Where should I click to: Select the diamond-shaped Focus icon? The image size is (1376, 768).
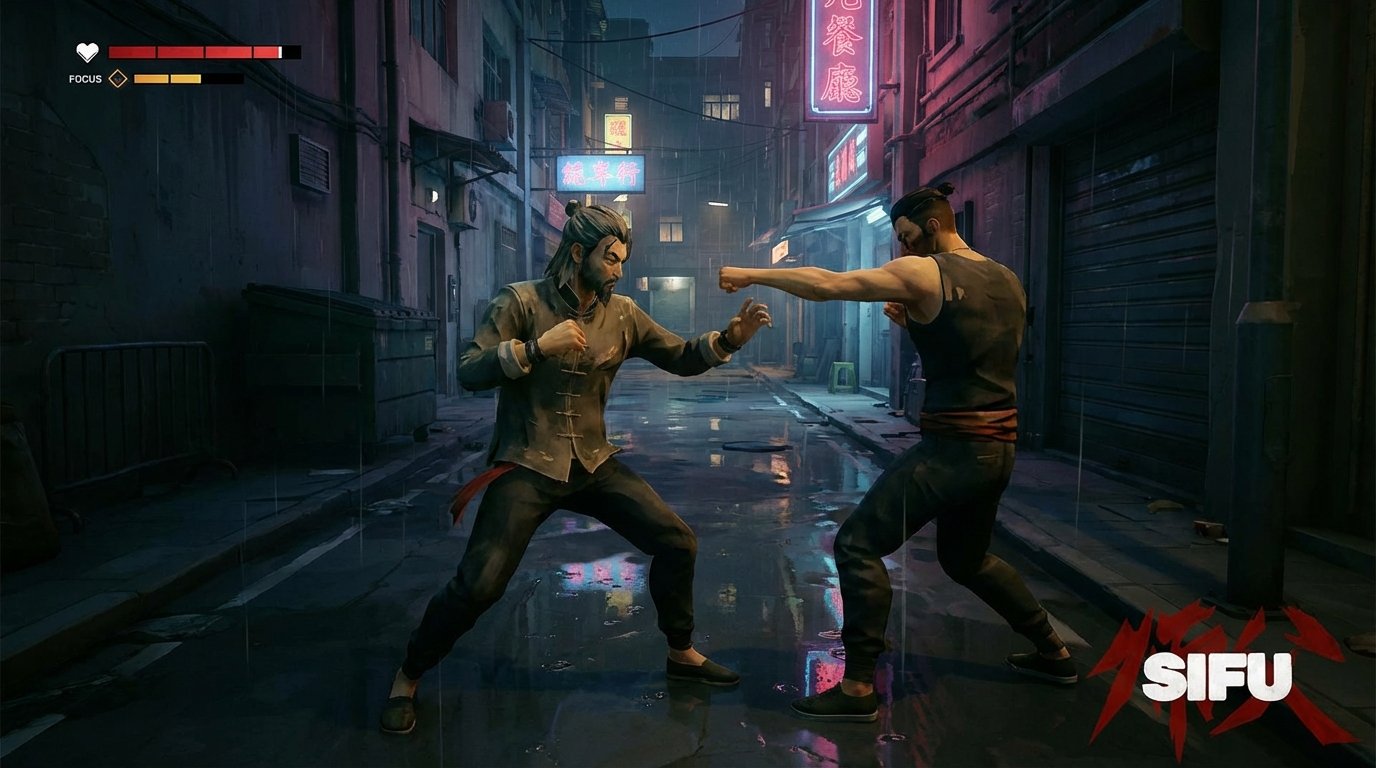tap(119, 77)
